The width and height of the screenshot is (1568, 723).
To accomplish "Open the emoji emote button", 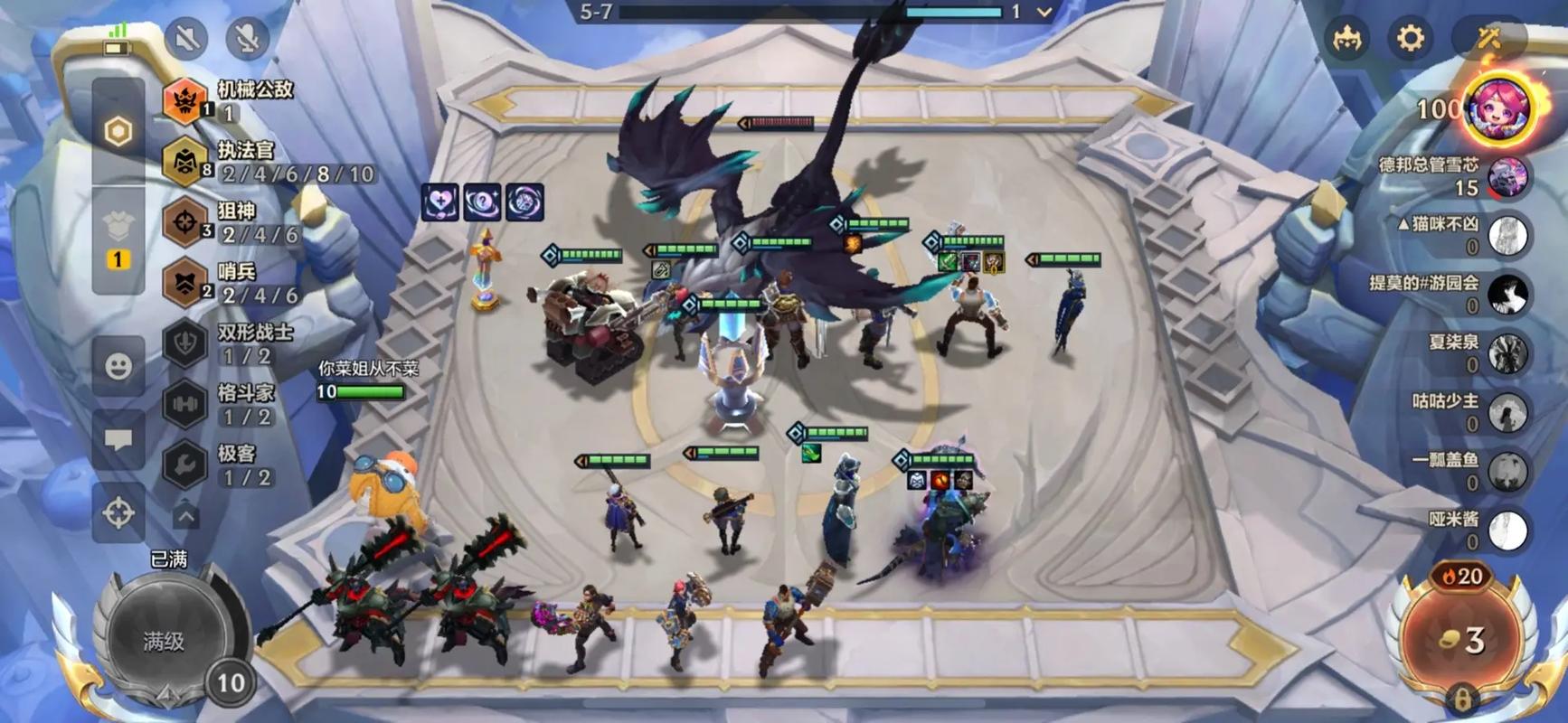I will tap(118, 366).
